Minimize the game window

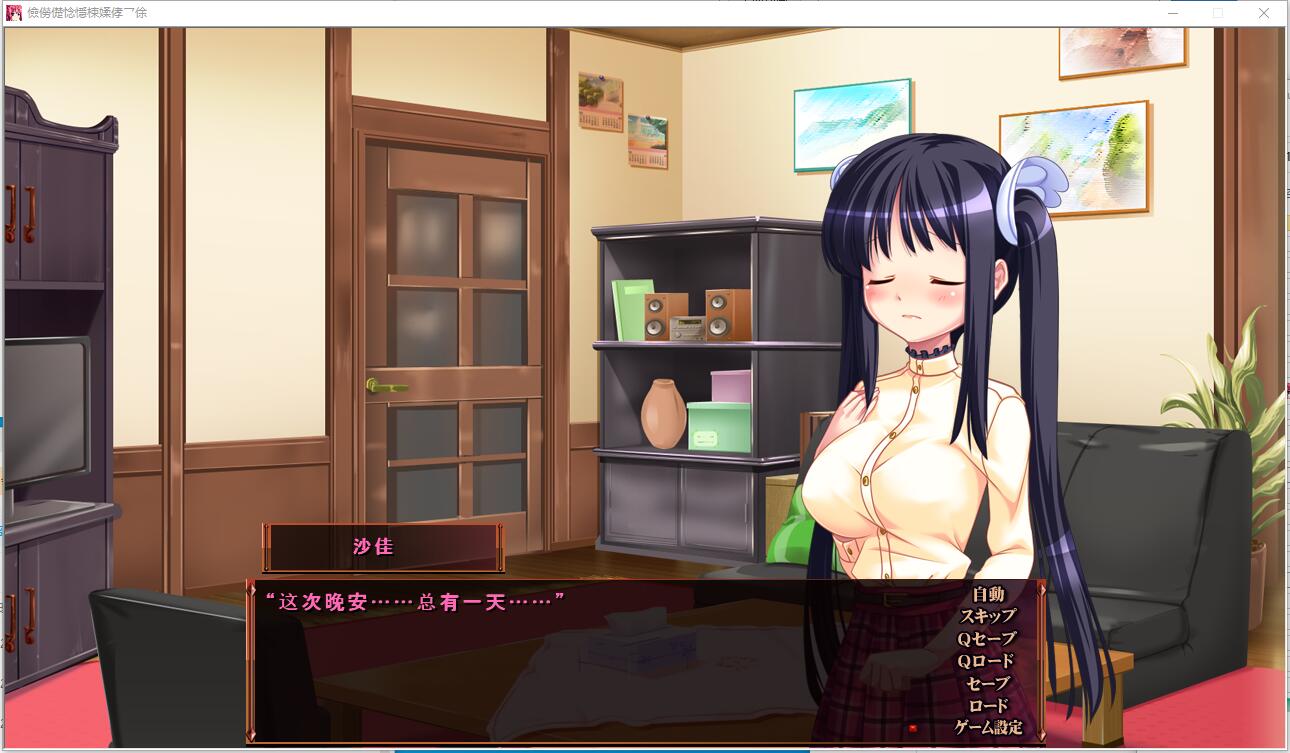[1171, 13]
